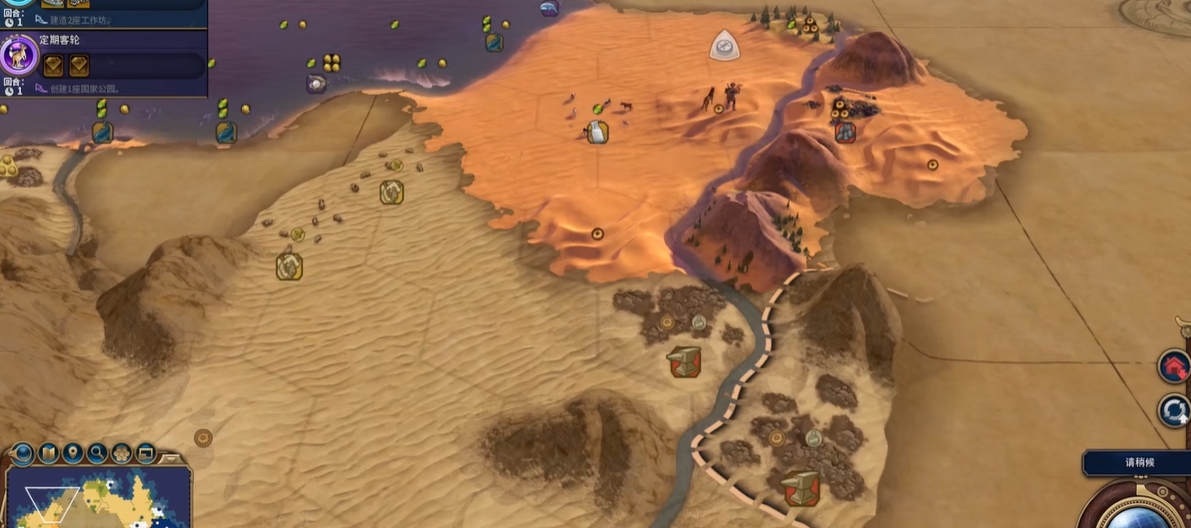1191x528 pixels.
Task: Click the 请稍候 turn banner
Action: tap(1137, 464)
